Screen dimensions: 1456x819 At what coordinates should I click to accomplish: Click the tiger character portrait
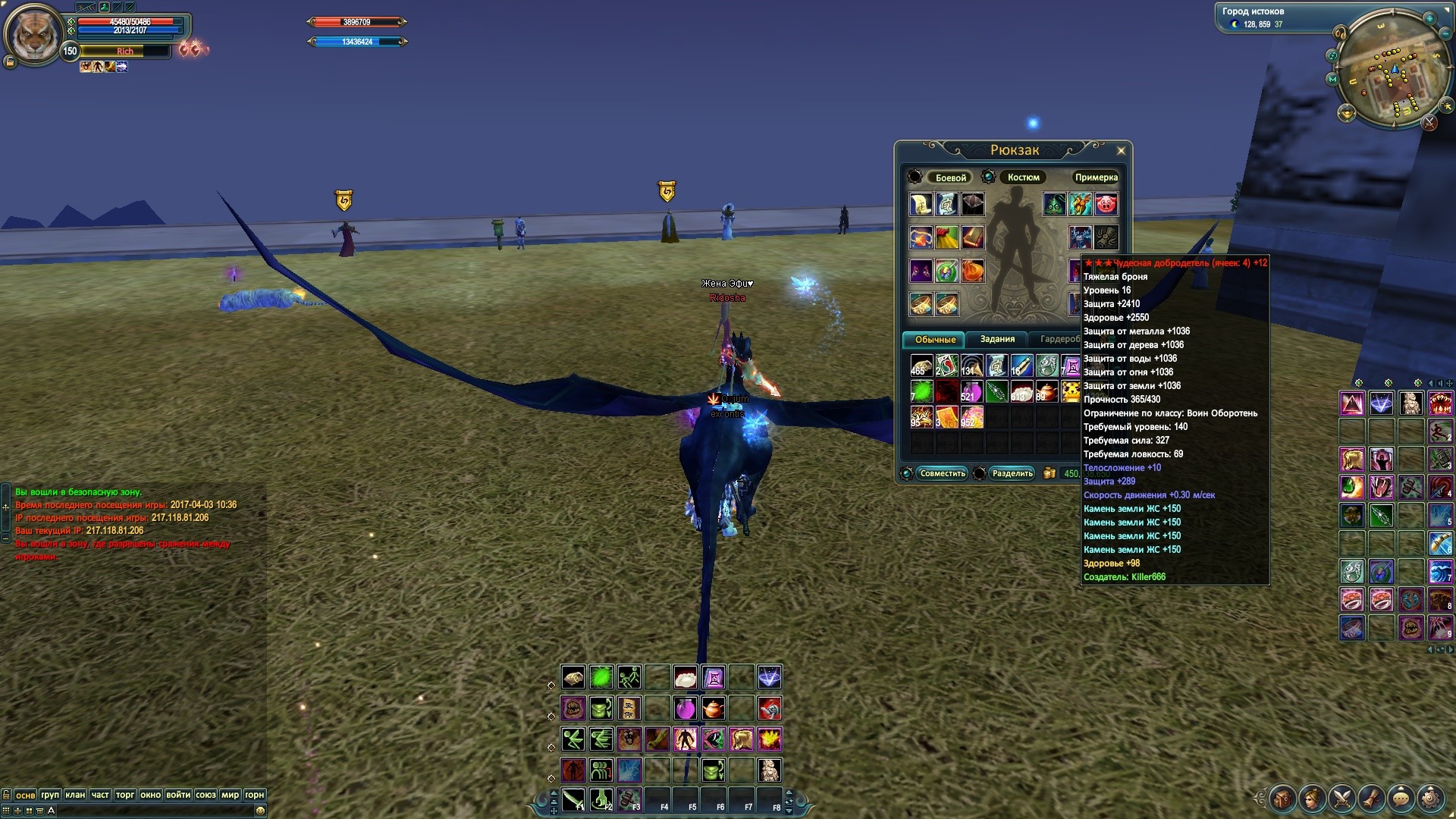(x=33, y=34)
